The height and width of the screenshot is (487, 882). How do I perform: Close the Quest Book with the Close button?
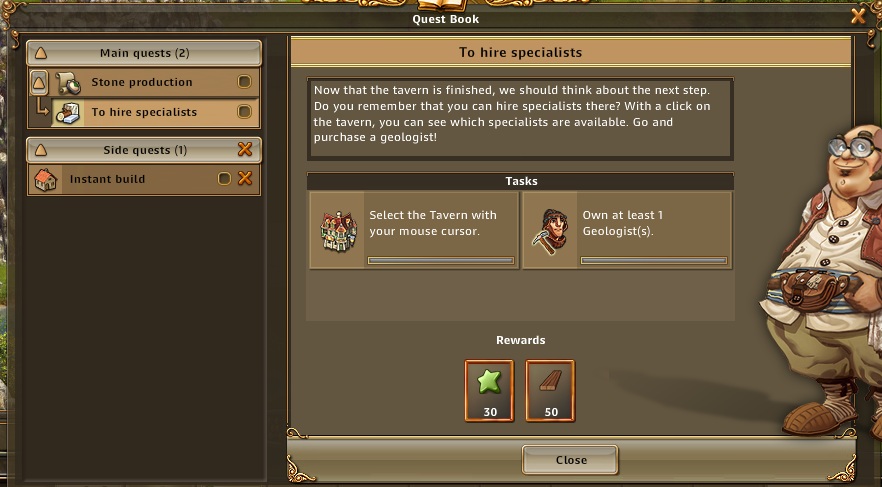pyautogui.click(x=570, y=460)
